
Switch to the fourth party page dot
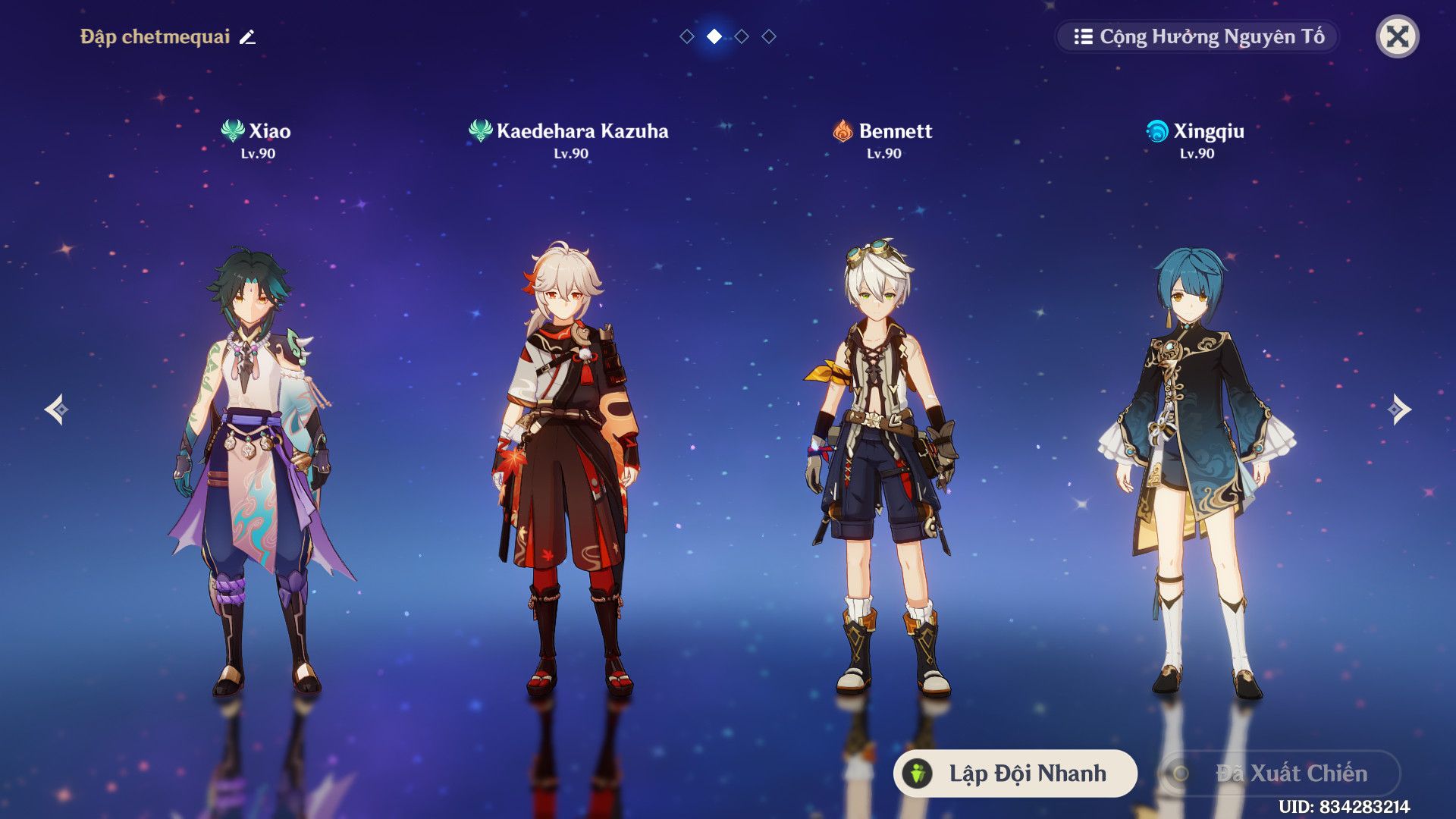pyautogui.click(x=769, y=36)
